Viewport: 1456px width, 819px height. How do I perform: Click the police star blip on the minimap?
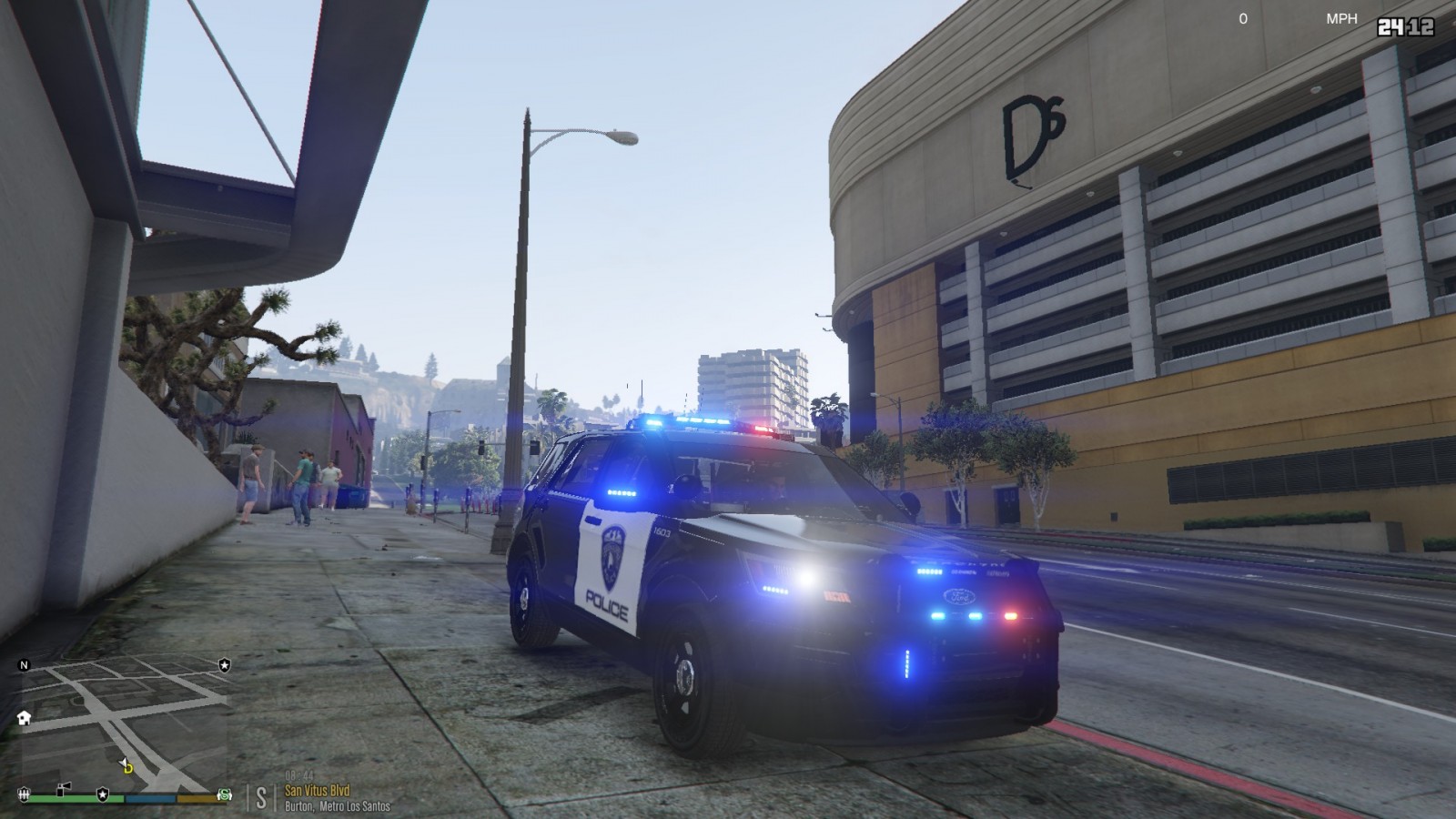pos(224,665)
